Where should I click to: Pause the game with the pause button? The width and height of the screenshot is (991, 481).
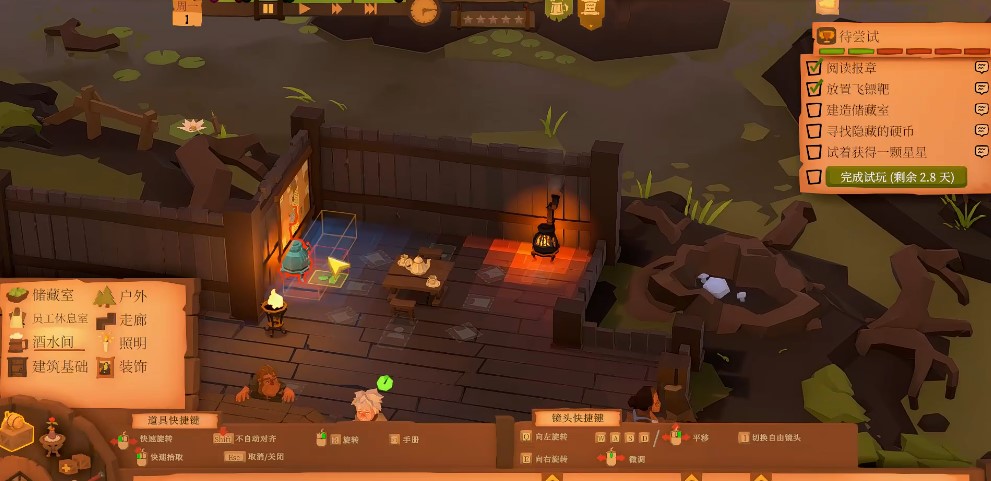pyautogui.click(x=268, y=9)
